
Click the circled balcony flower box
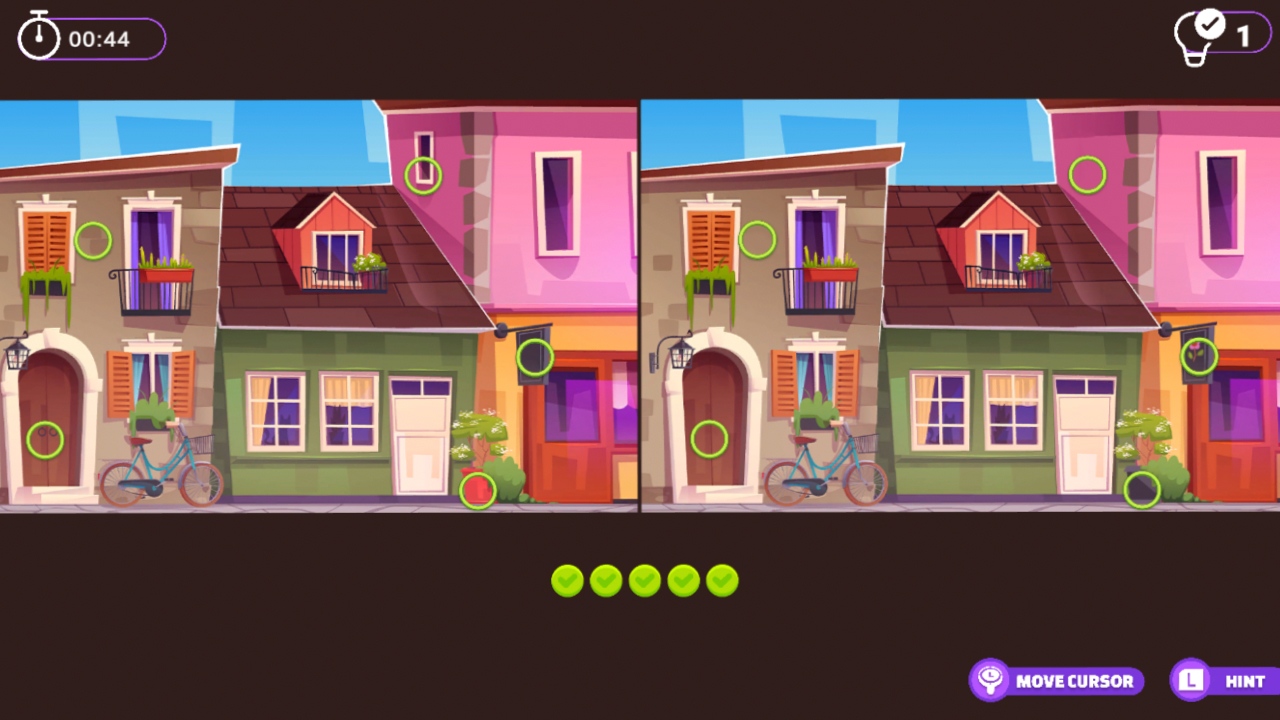(93, 240)
